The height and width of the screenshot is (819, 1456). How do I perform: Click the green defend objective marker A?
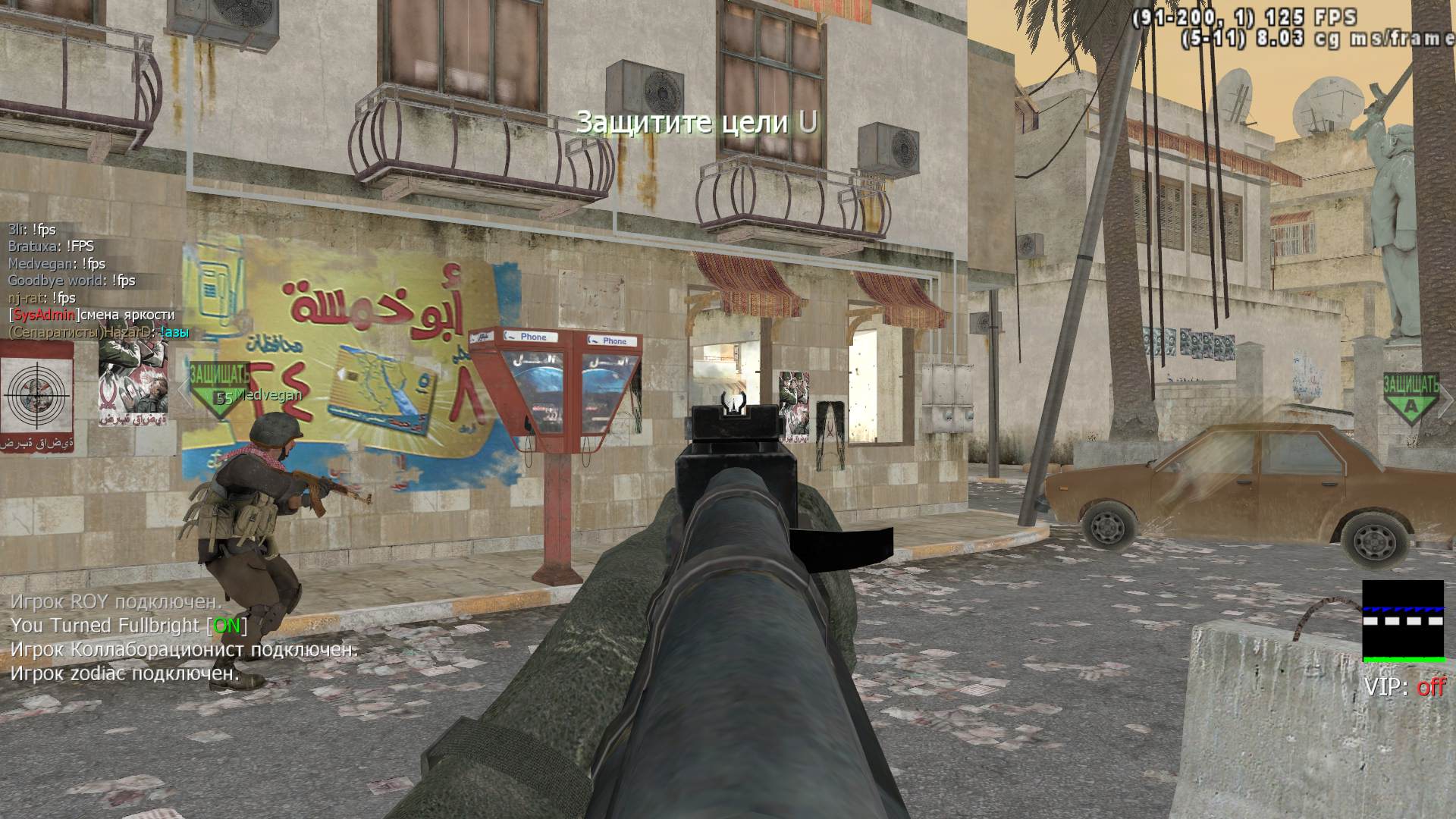click(x=1410, y=397)
